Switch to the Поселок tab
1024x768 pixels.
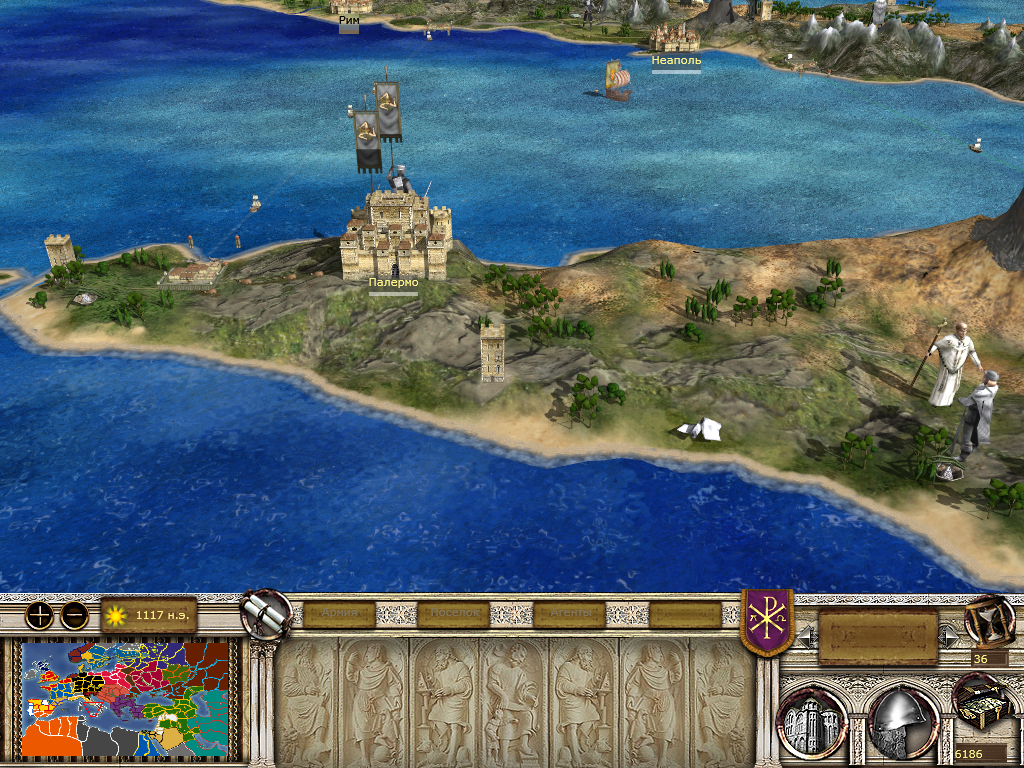coord(453,614)
